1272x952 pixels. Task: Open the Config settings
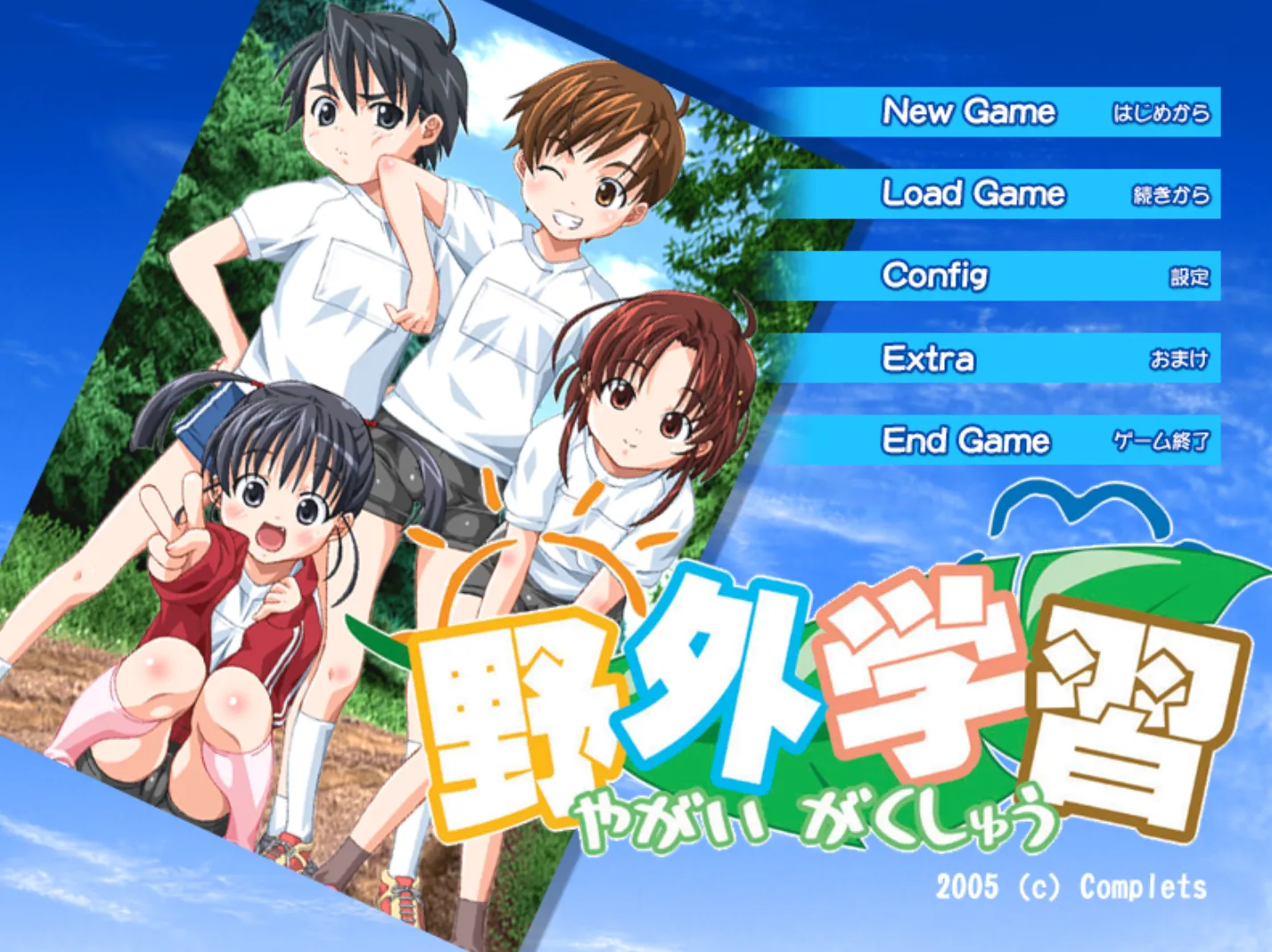point(936,276)
